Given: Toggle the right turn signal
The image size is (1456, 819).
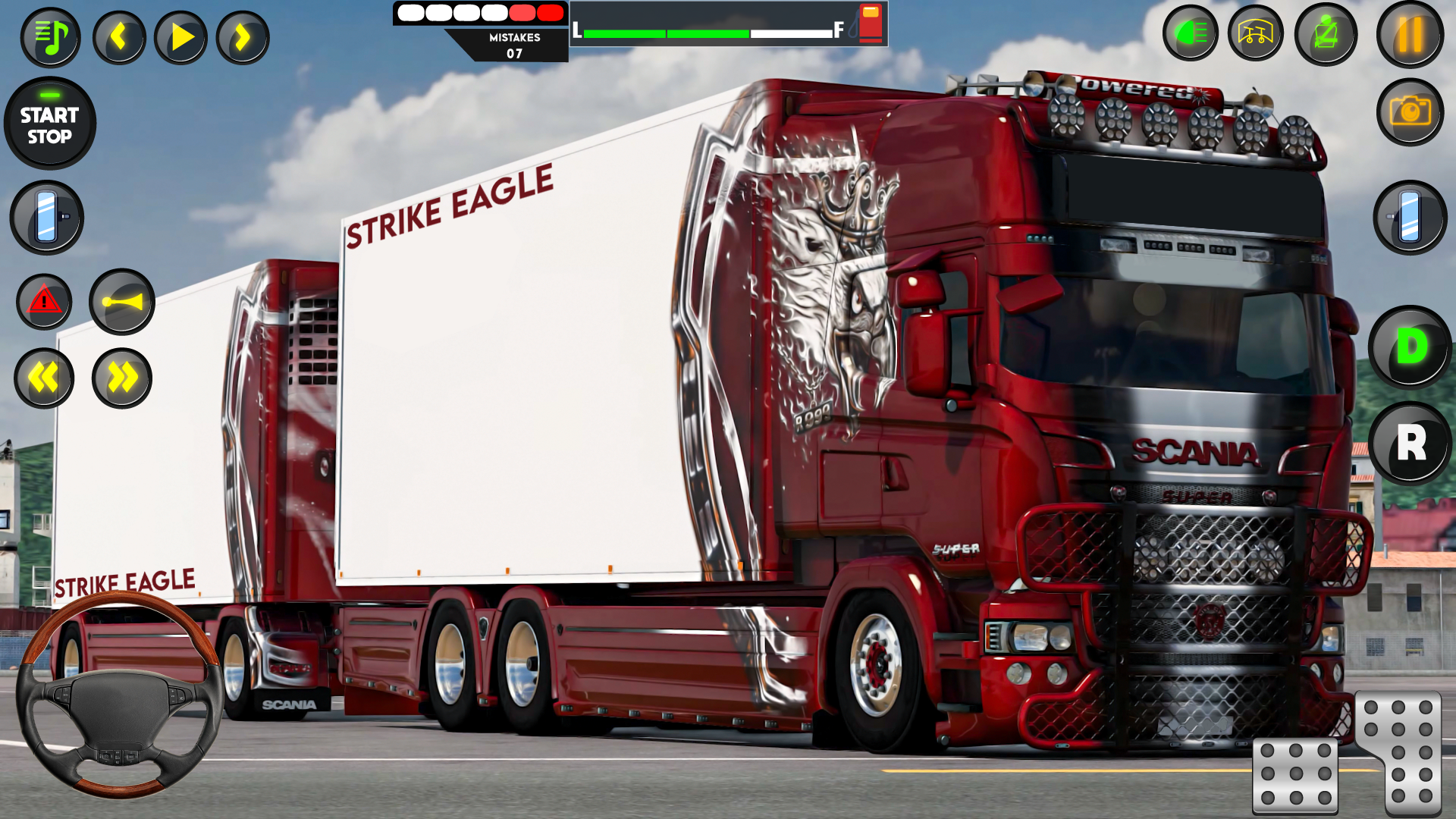Looking at the screenshot, I should click(121, 378).
